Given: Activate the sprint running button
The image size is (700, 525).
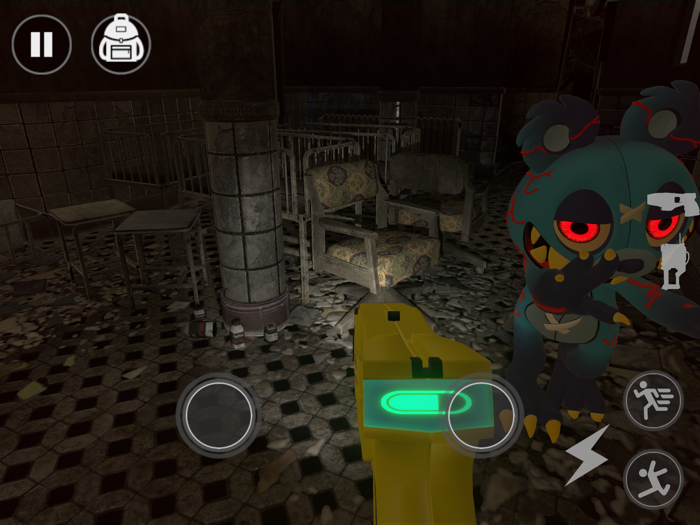Looking at the screenshot, I should tap(653, 401).
